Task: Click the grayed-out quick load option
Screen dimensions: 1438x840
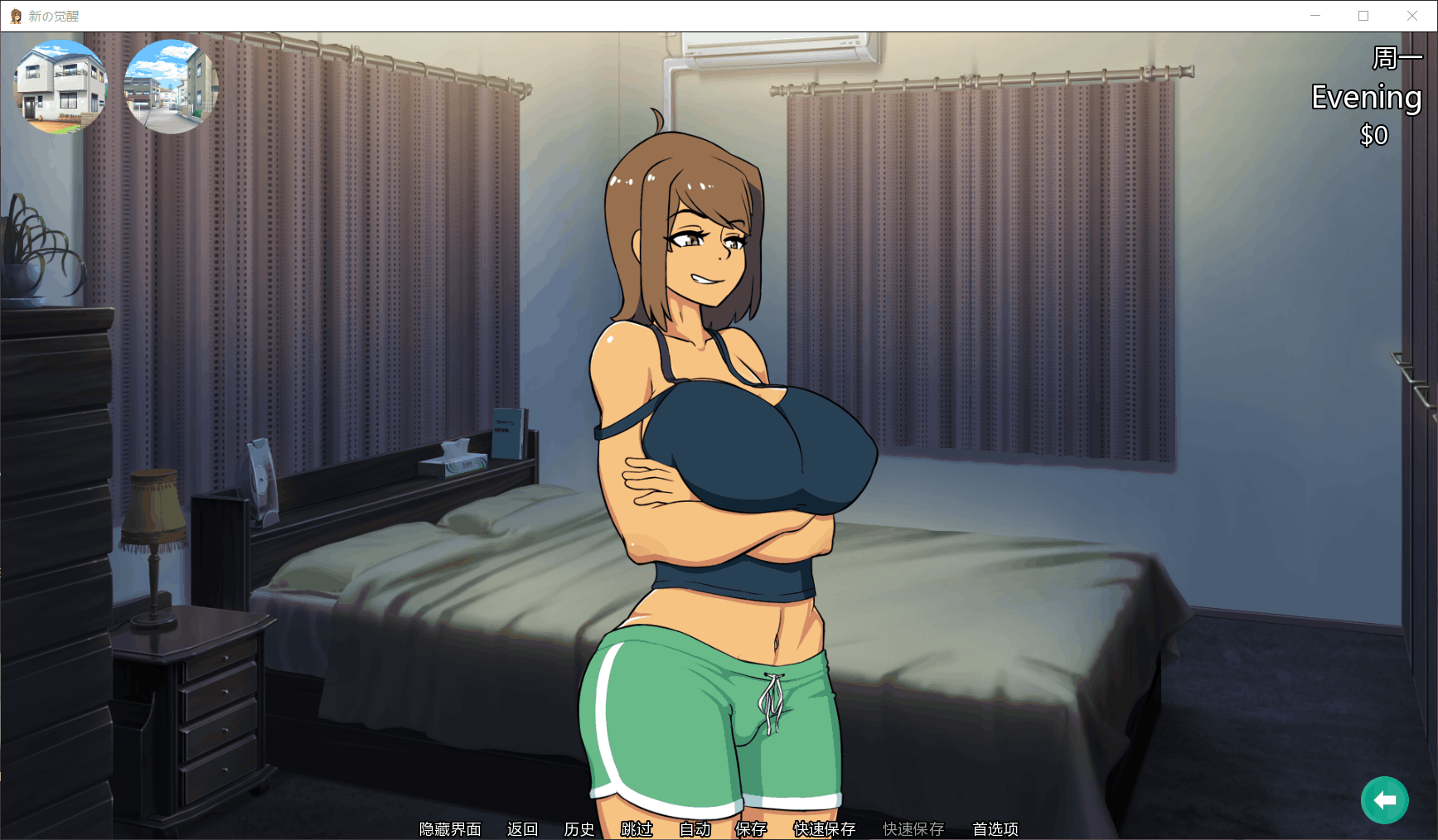Action: point(913,828)
